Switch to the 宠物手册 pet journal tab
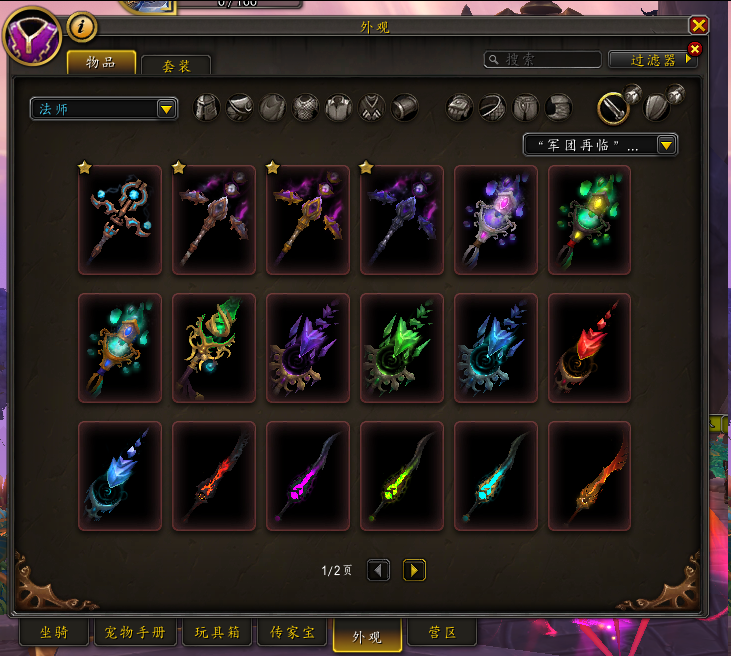The height and width of the screenshot is (656, 731). (139, 633)
